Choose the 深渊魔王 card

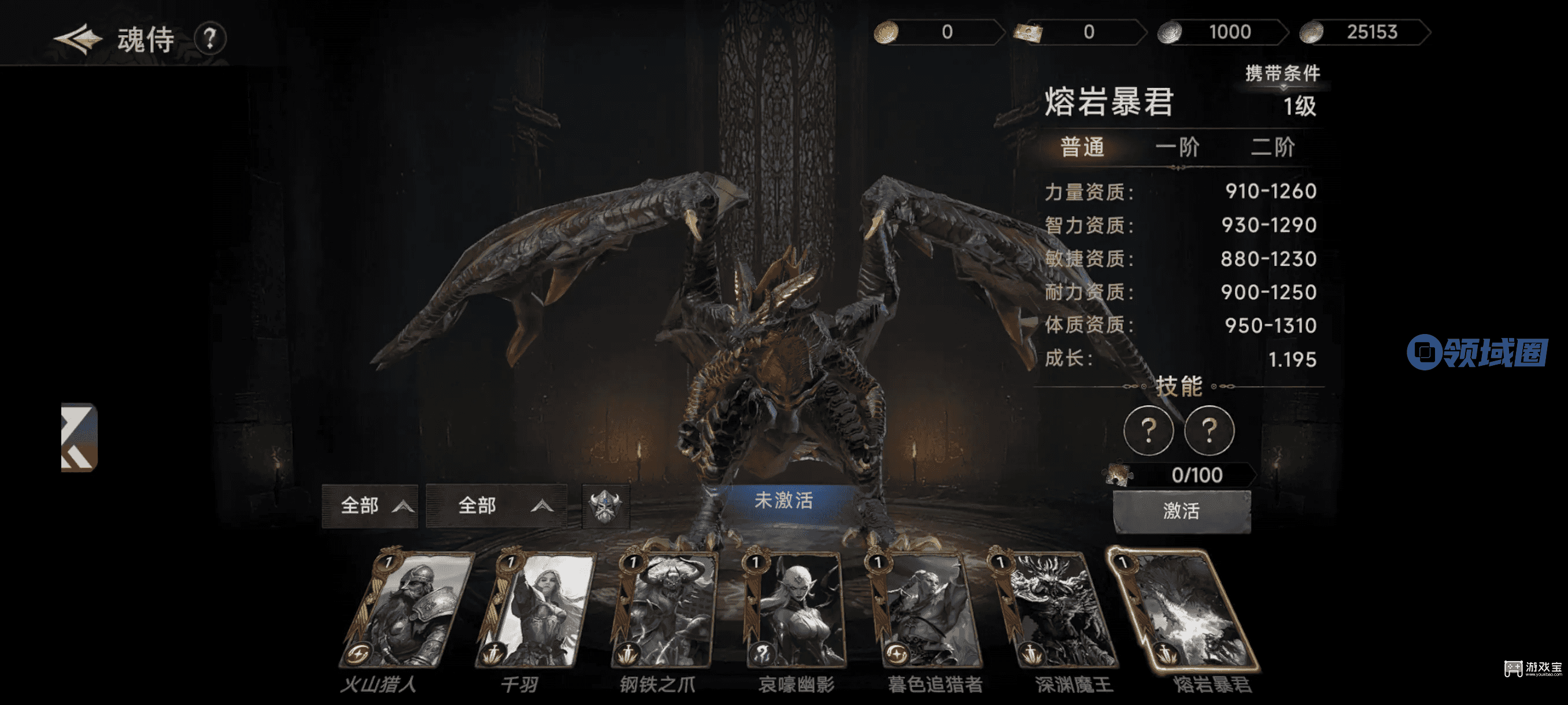click(x=1056, y=610)
